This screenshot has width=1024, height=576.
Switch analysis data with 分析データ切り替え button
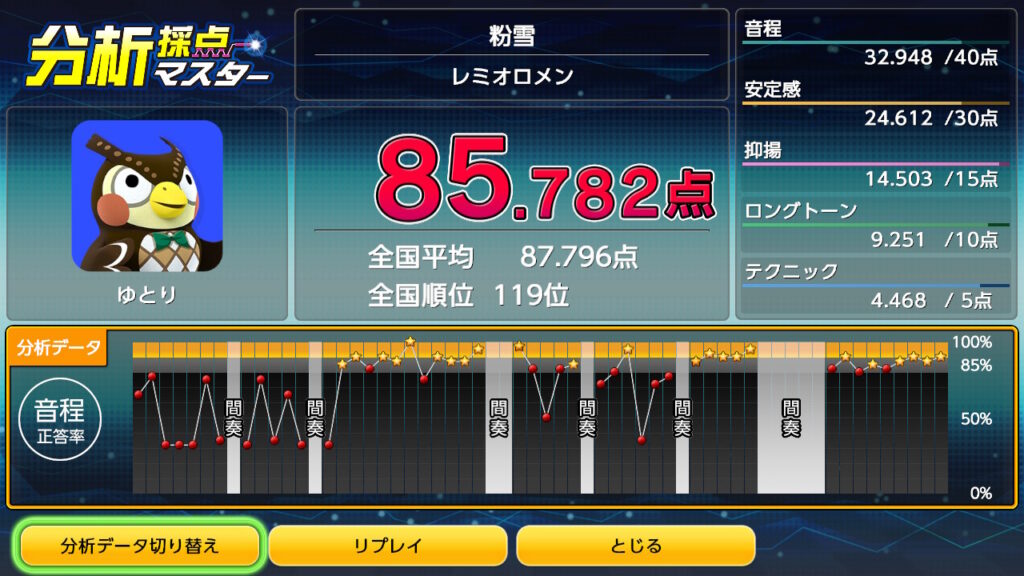[140, 546]
